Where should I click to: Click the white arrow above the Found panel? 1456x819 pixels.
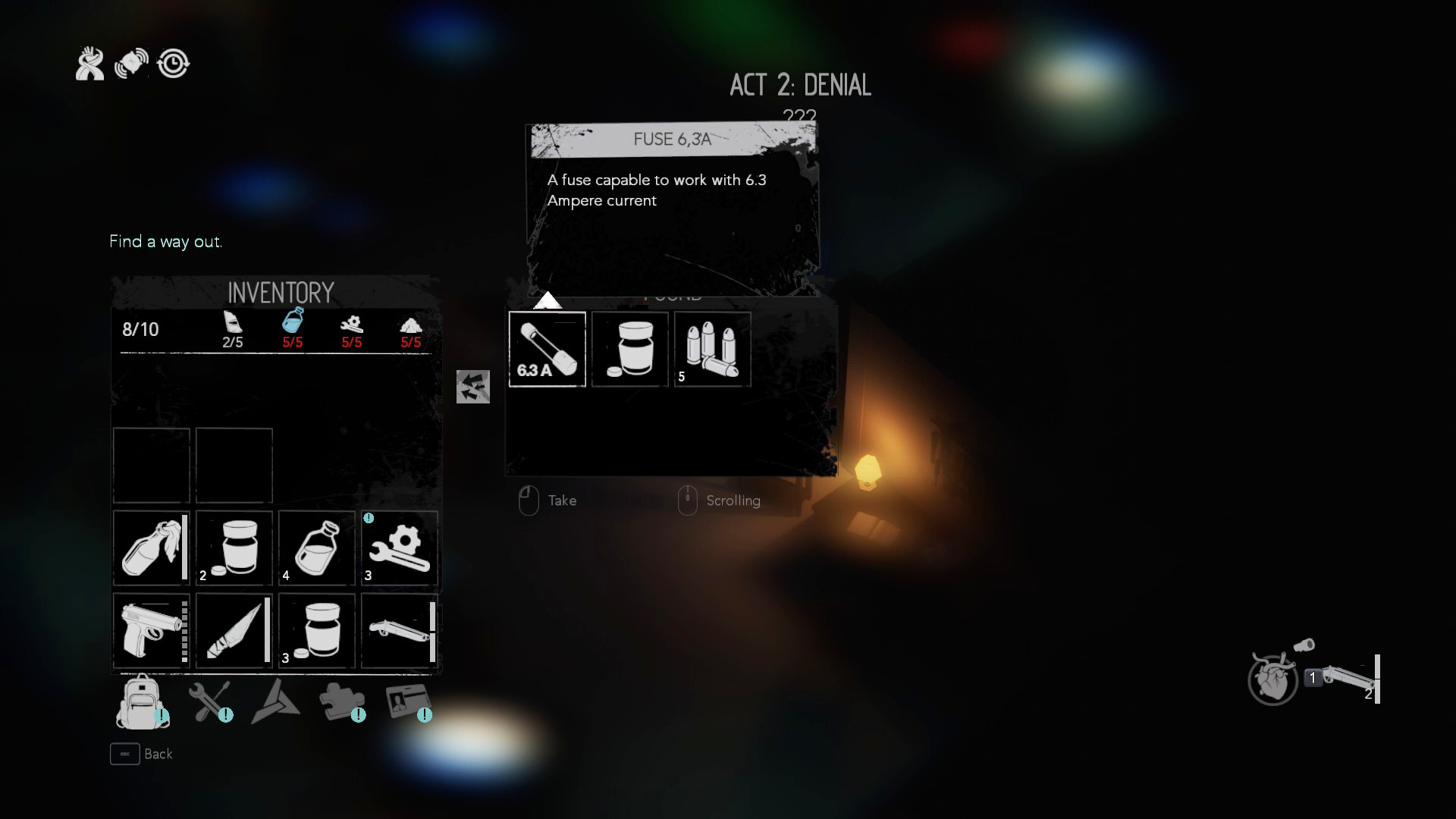(548, 300)
